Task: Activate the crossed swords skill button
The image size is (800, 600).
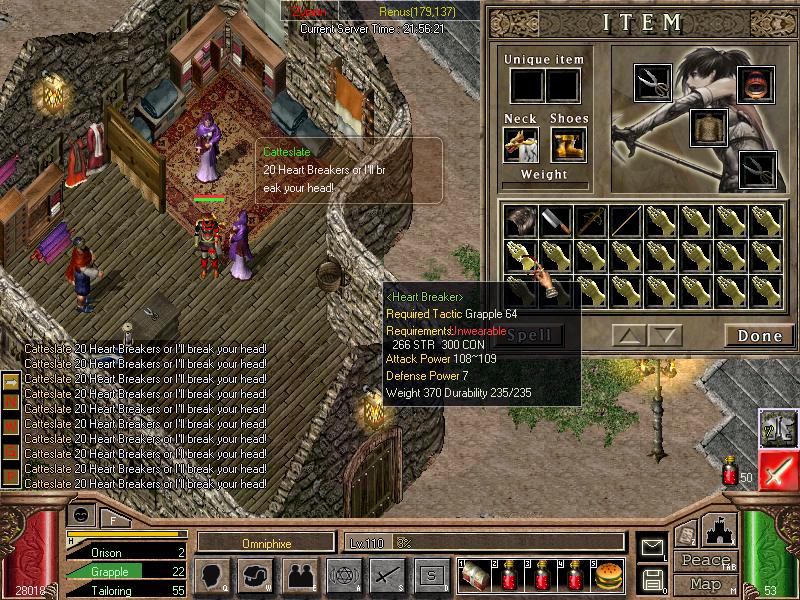Action: [x=387, y=575]
